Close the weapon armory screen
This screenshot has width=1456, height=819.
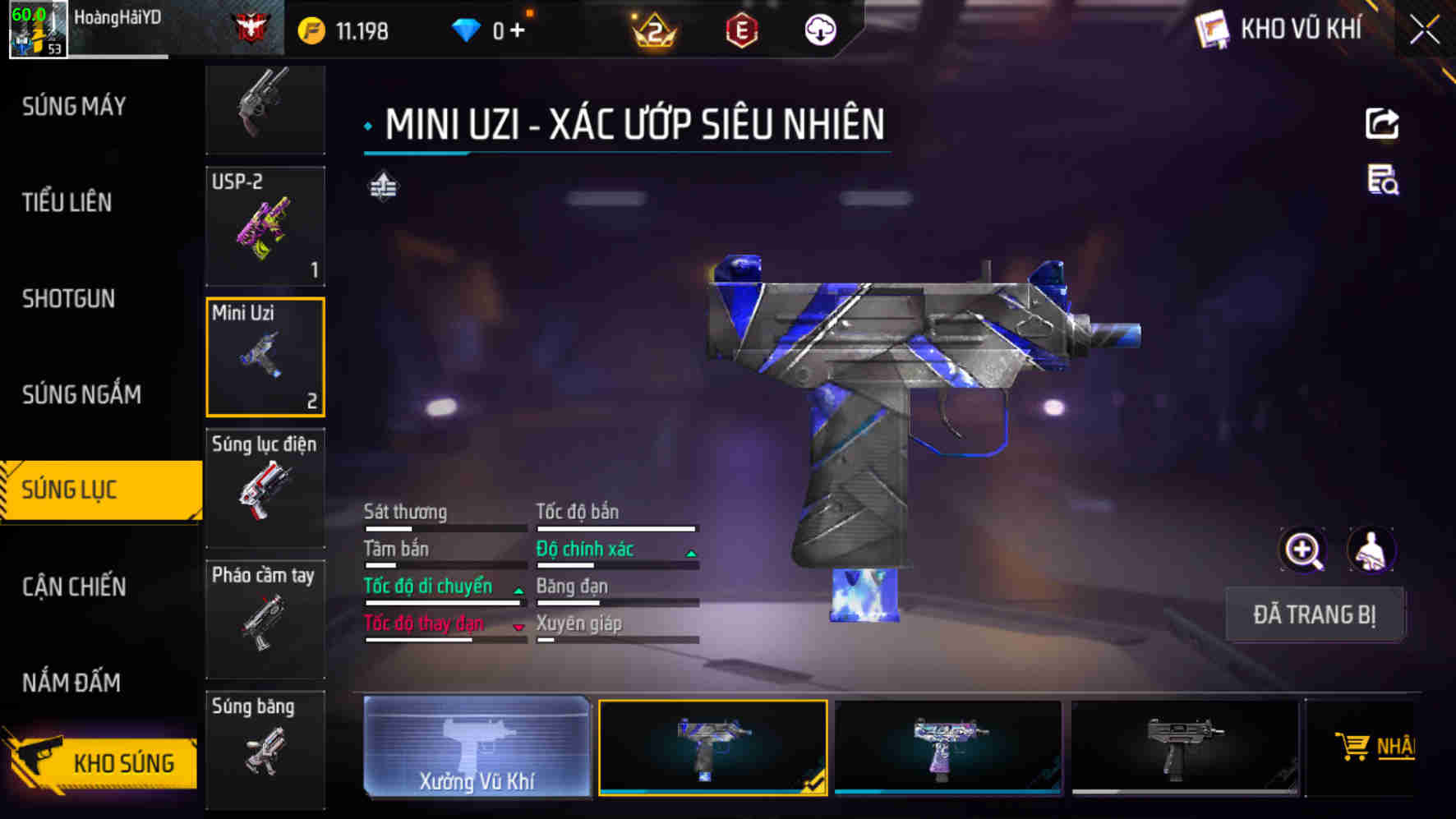click(x=1425, y=31)
